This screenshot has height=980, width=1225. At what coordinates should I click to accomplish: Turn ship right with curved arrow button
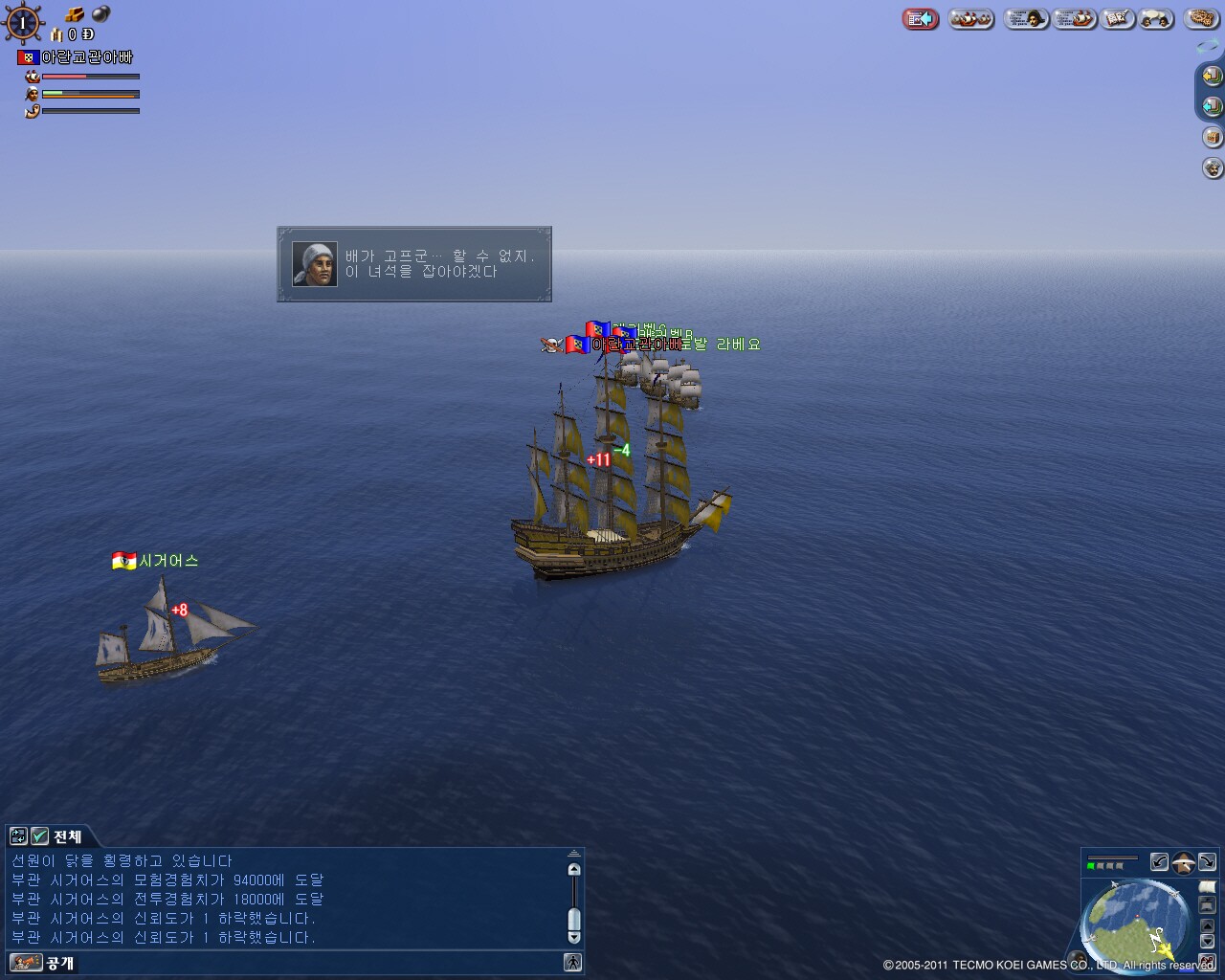[1207, 862]
